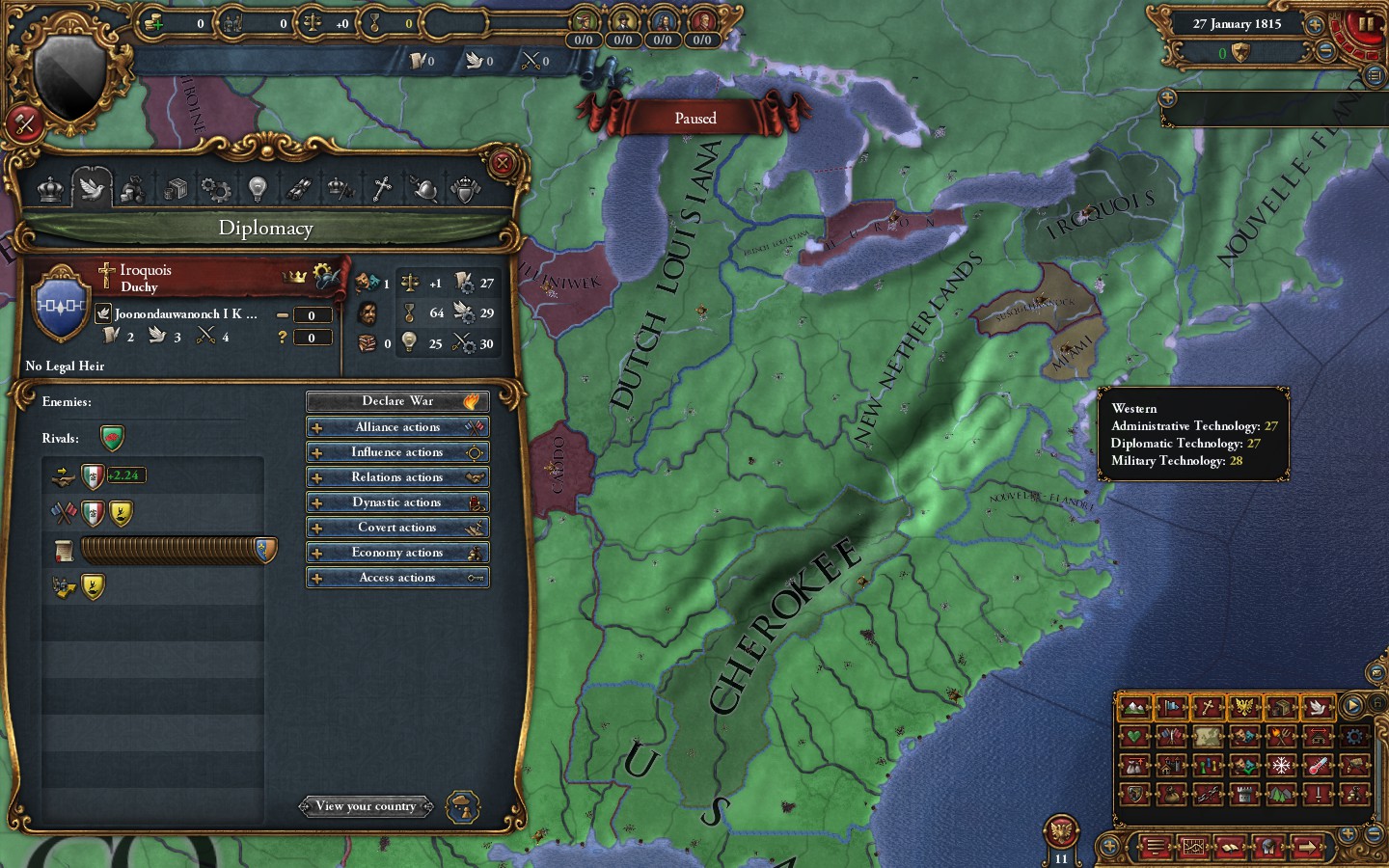Expand the Alliance actions section
Image resolution: width=1389 pixels, height=868 pixels.
point(397,426)
